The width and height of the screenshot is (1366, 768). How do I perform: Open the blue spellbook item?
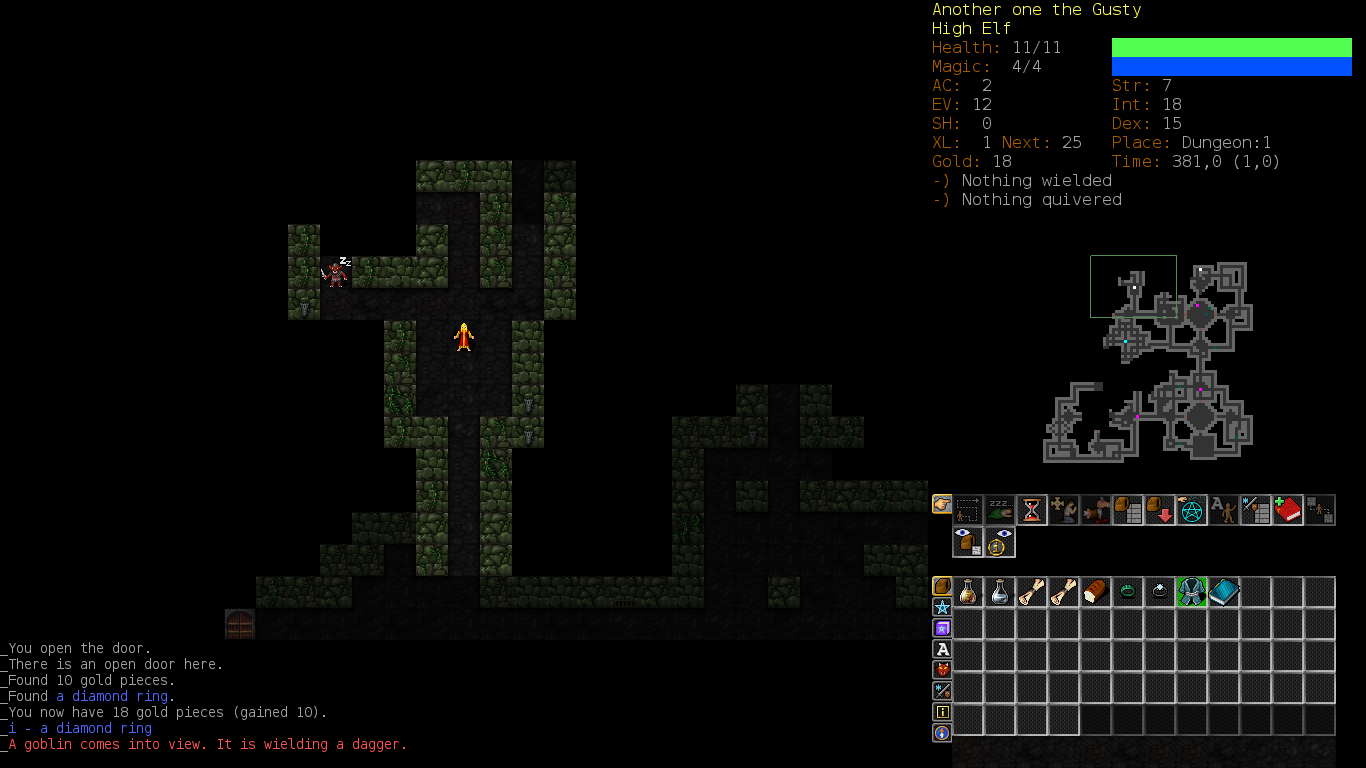(1224, 592)
